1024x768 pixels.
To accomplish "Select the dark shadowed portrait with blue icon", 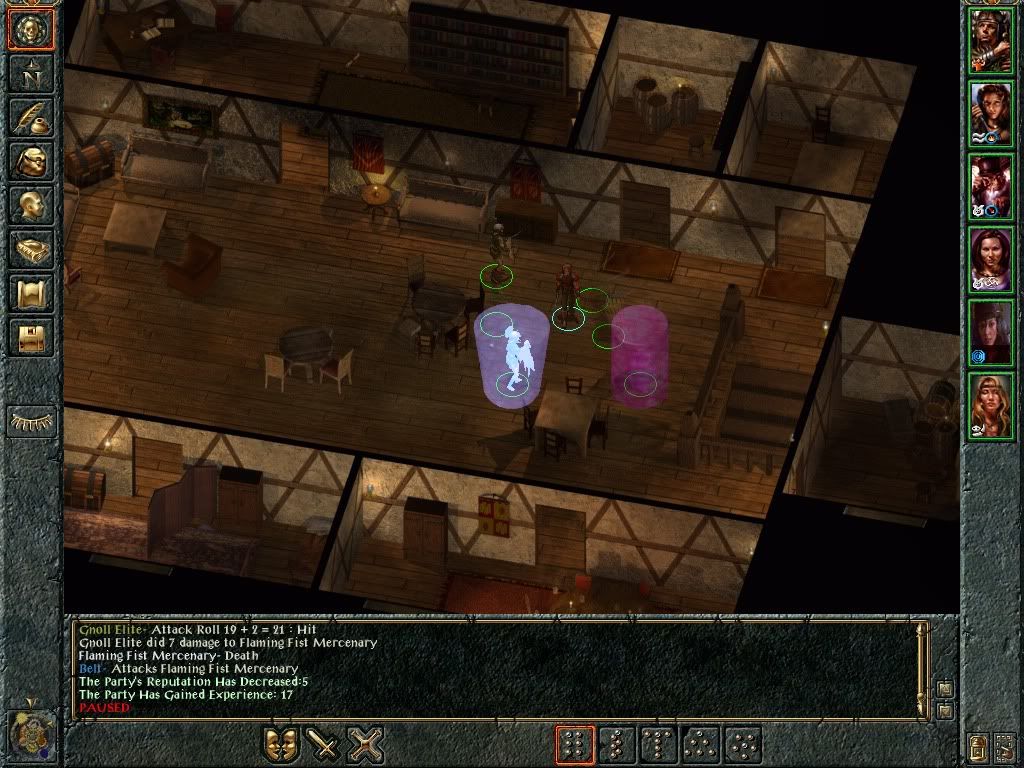I will tap(990, 332).
